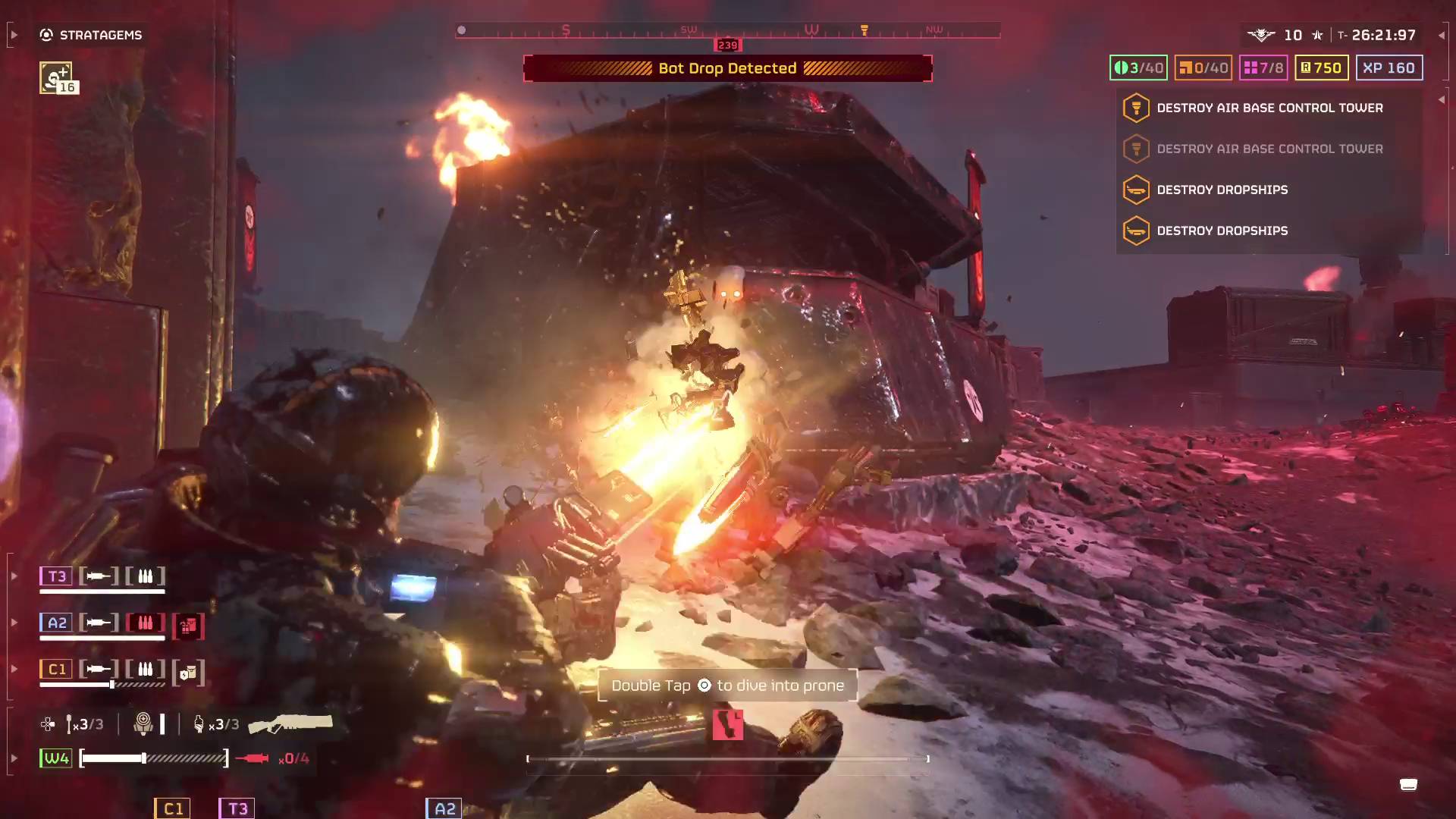Select the Destroy Air Base Control Tower objective icon
The image size is (1456, 819).
(1135, 107)
